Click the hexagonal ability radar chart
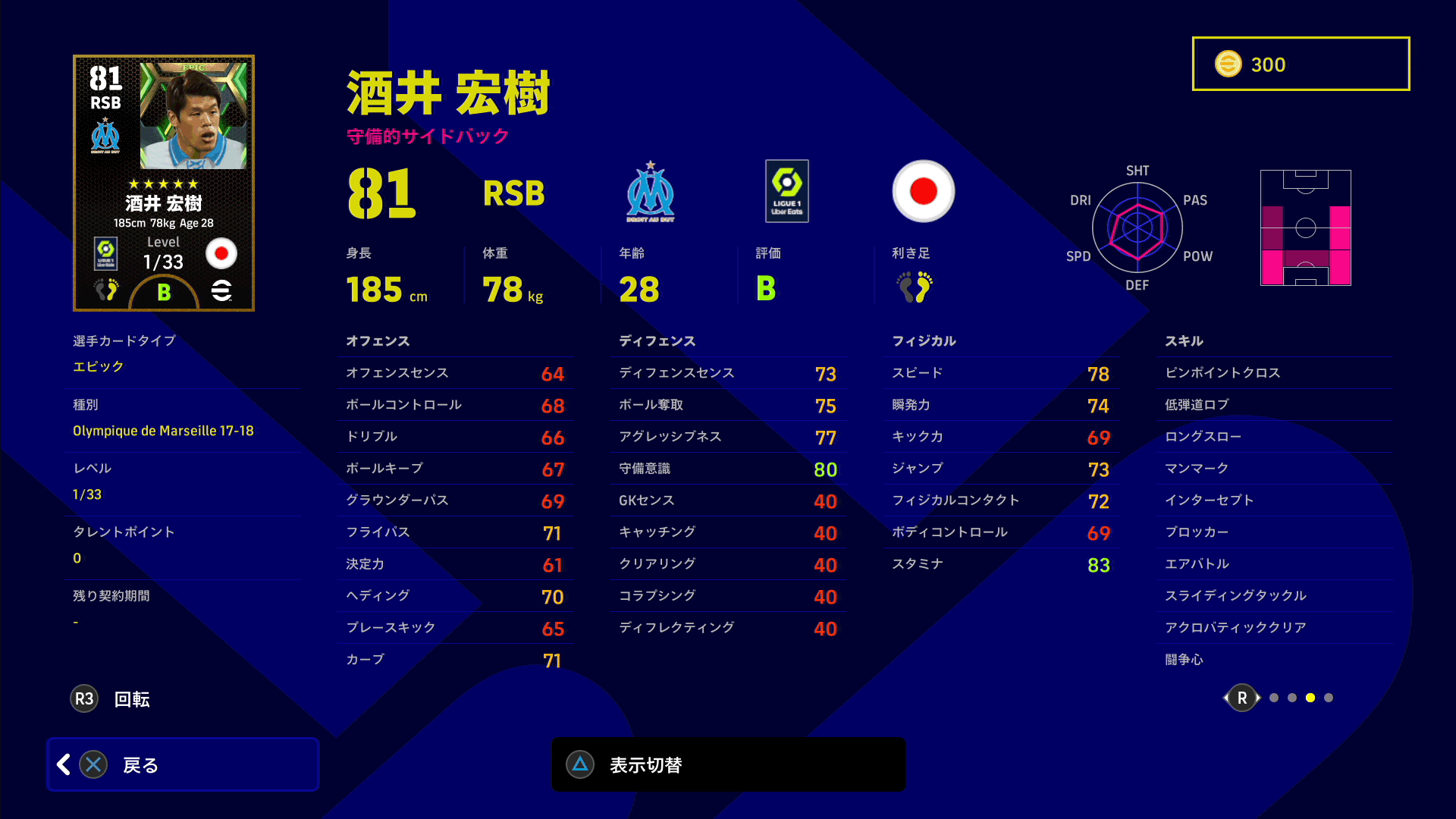 (x=1137, y=227)
